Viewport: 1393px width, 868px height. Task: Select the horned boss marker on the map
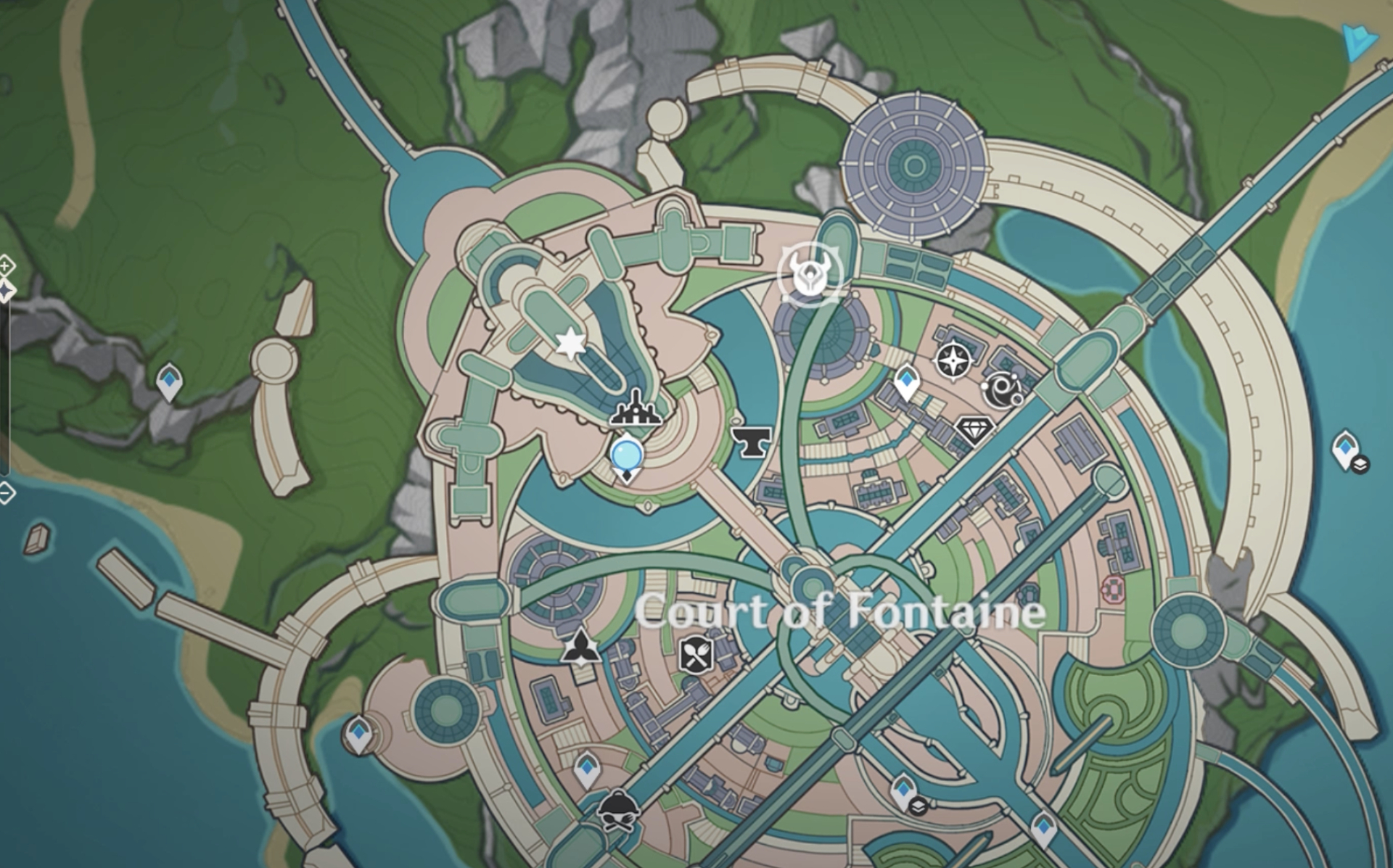point(810,275)
